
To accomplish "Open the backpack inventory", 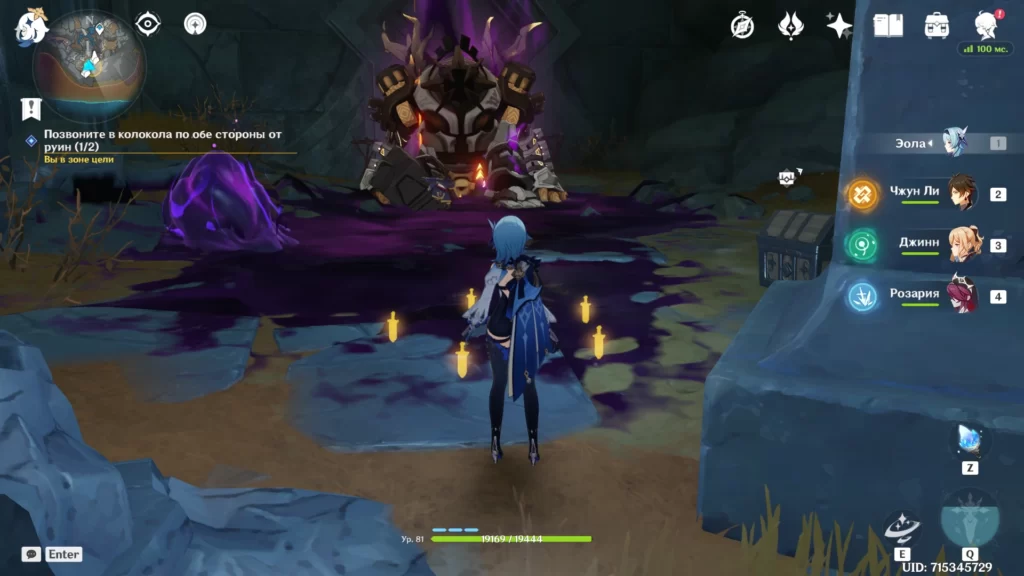I will coord(937,26).
